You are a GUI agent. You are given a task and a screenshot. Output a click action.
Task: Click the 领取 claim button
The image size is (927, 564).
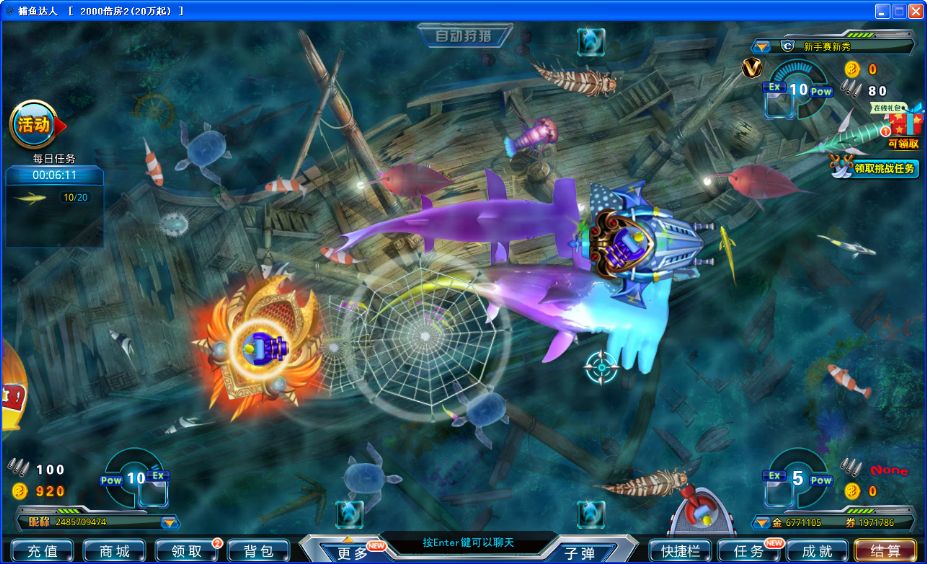186,551
